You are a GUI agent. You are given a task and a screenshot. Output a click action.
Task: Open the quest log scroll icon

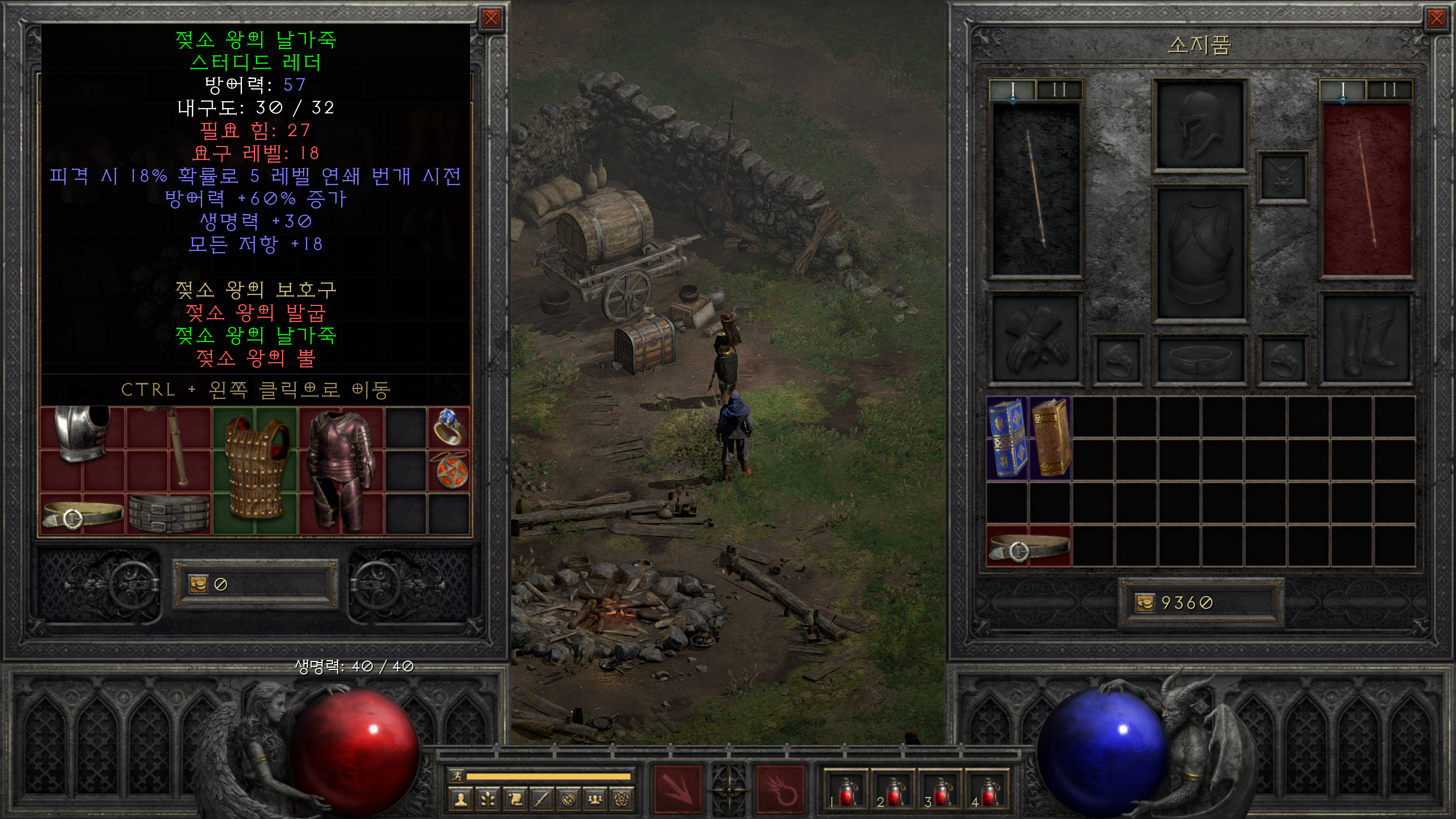pos(515,799)
